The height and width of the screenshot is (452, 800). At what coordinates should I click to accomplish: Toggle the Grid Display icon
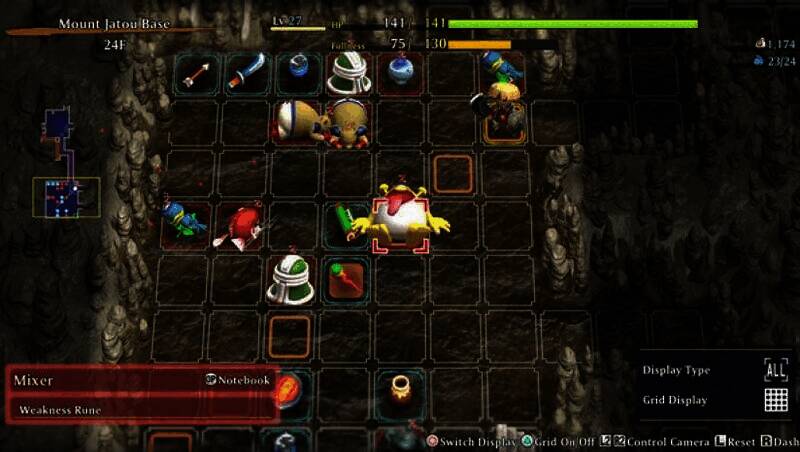point(775,400)
